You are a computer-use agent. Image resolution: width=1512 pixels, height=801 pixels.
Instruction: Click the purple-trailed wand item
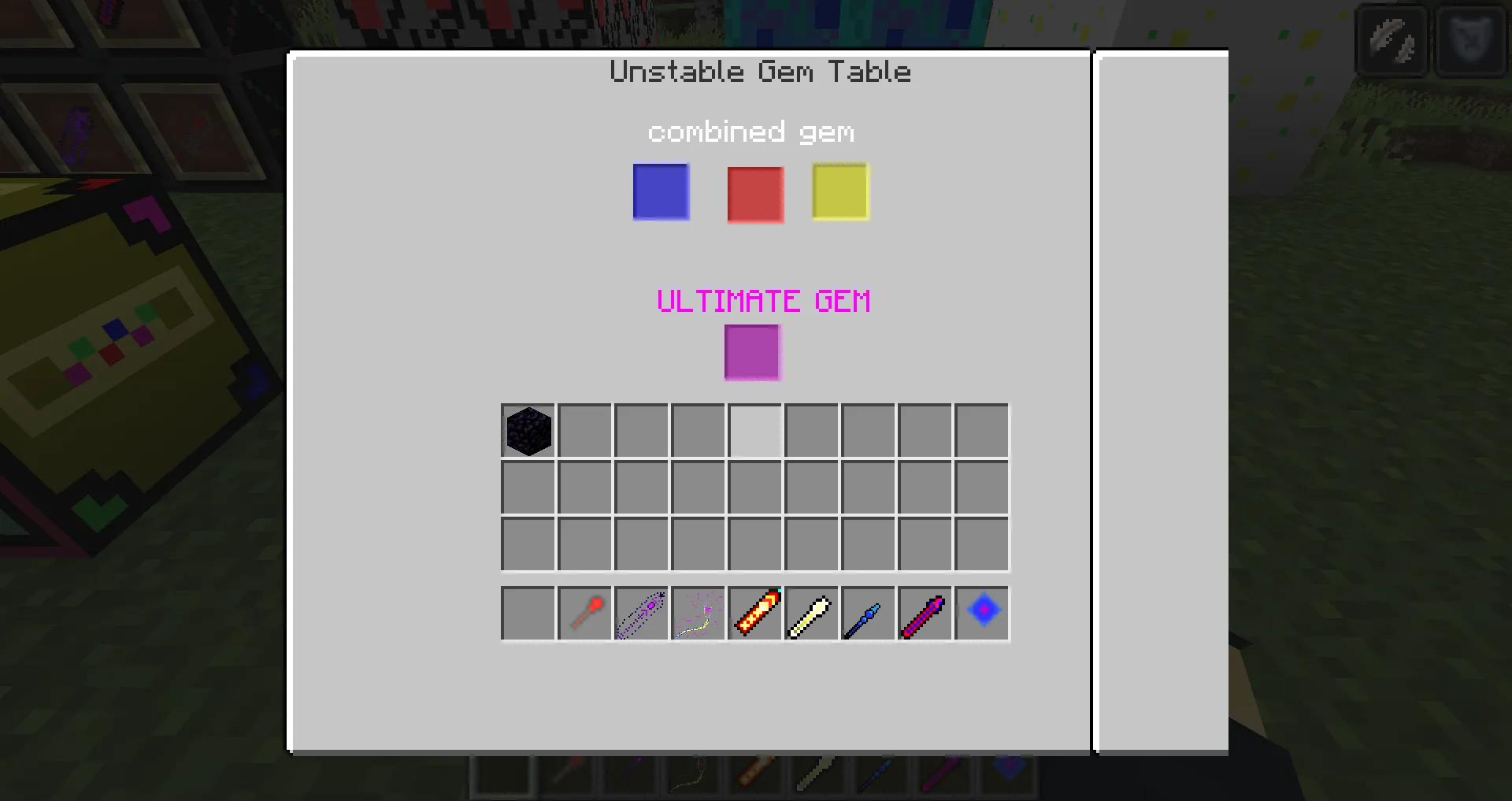click(640, 614)
